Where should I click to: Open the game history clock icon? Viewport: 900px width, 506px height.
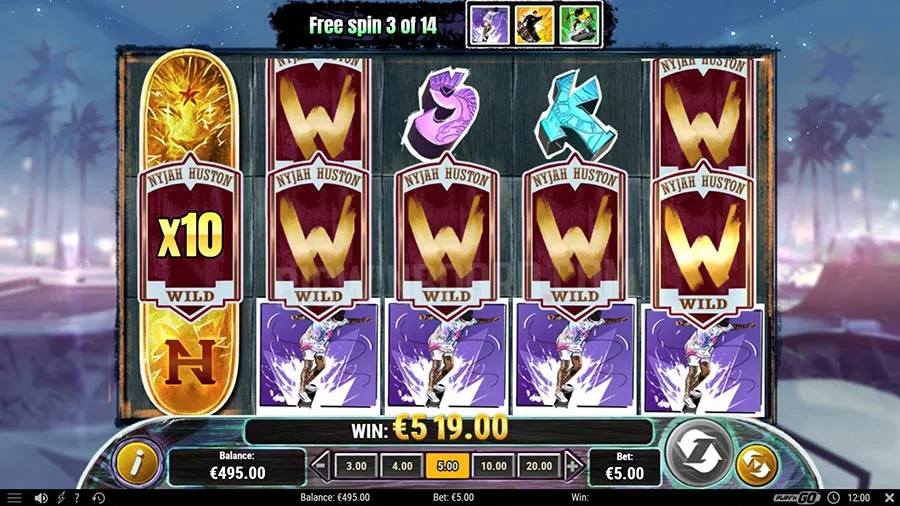pyautogui.click(x=98, y=497)
